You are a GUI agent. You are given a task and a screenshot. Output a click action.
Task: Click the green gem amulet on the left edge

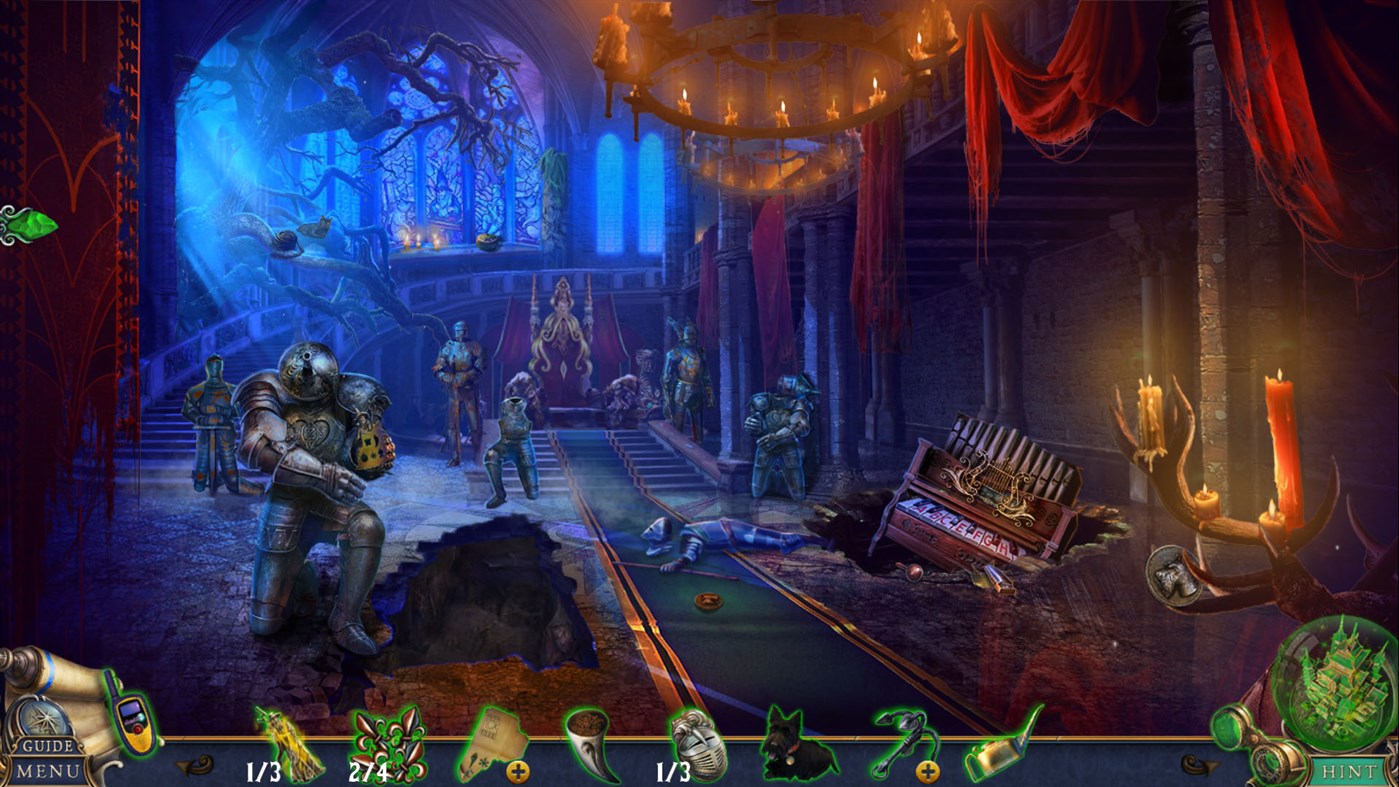point(27,222)
